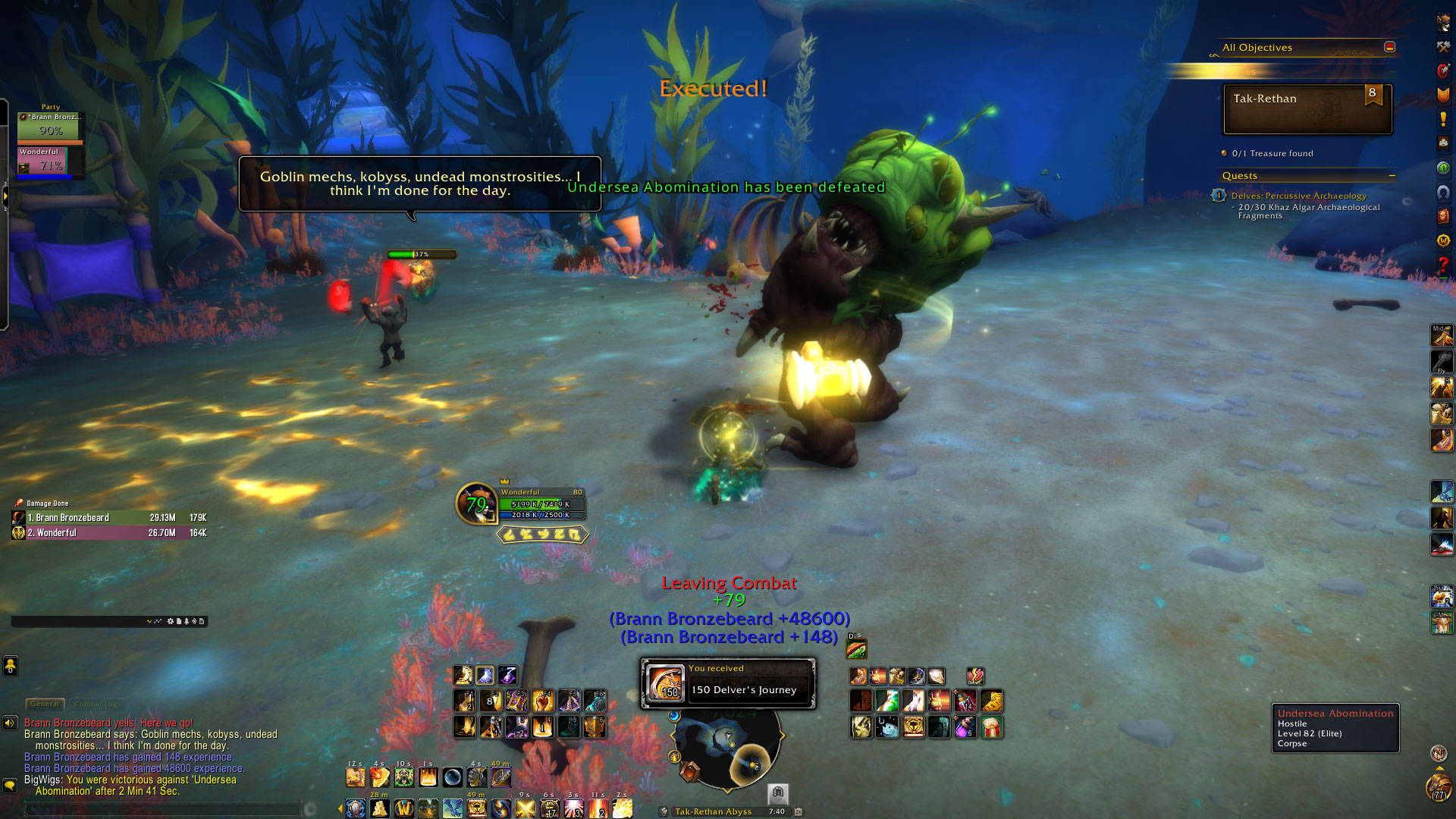The width and height of the screenshot is (1456, 819).
Task: Activate the broken heart ability icon
Action: tap(975, 676)
